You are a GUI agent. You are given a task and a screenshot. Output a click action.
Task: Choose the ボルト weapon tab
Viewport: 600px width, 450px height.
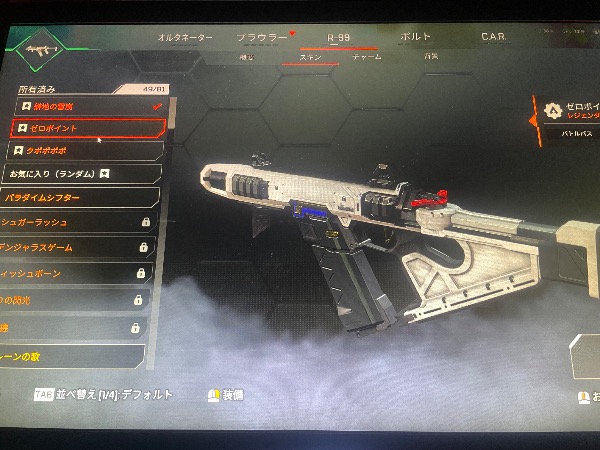415,37
